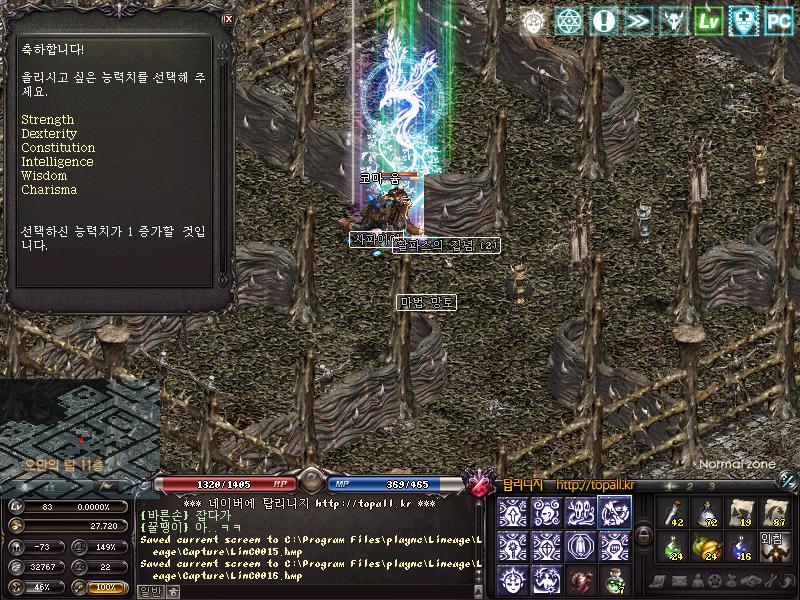
Task: Choose Strength to raise by one
Action: (47, 120)
